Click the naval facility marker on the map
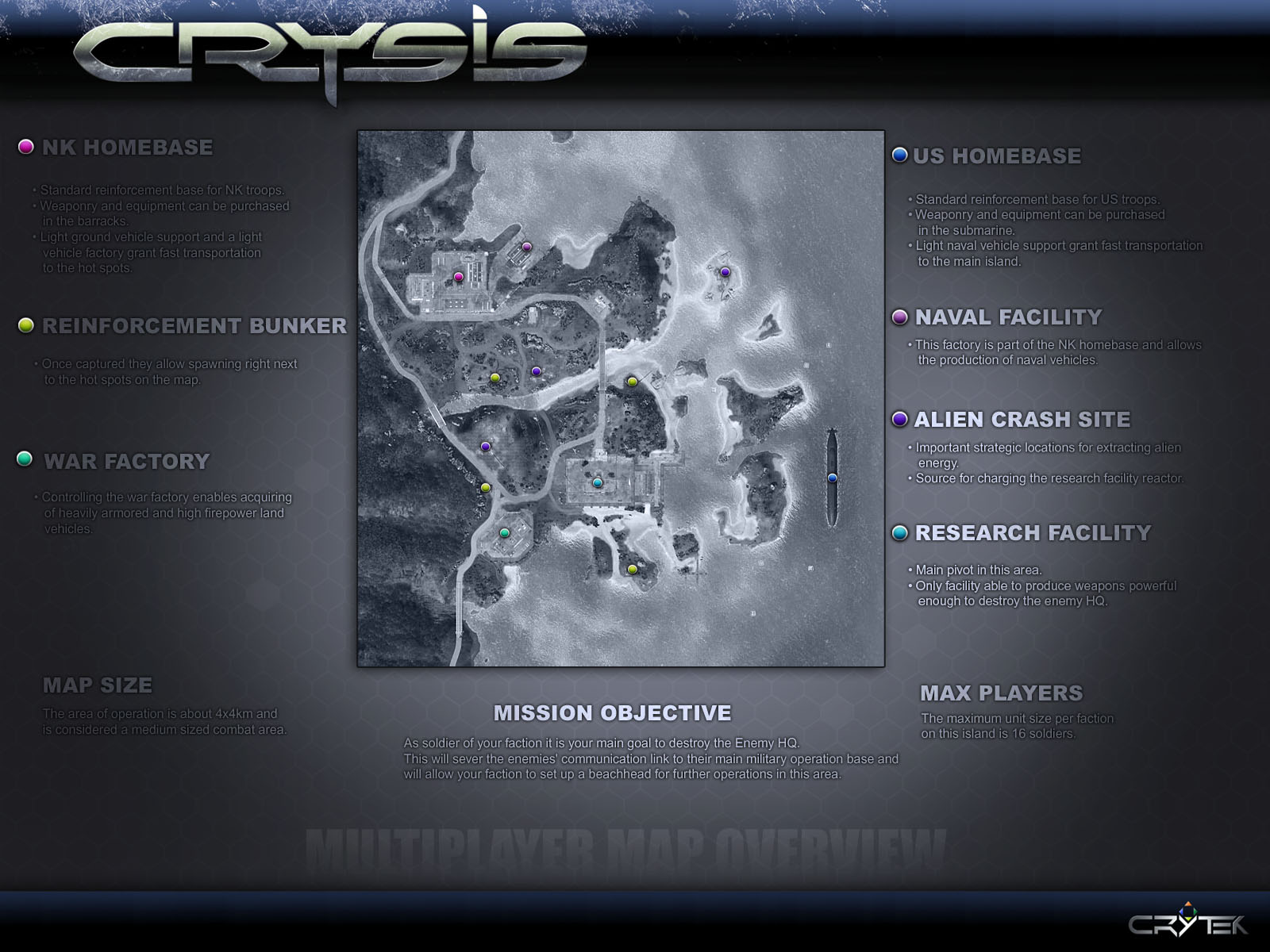 point(526,248)
